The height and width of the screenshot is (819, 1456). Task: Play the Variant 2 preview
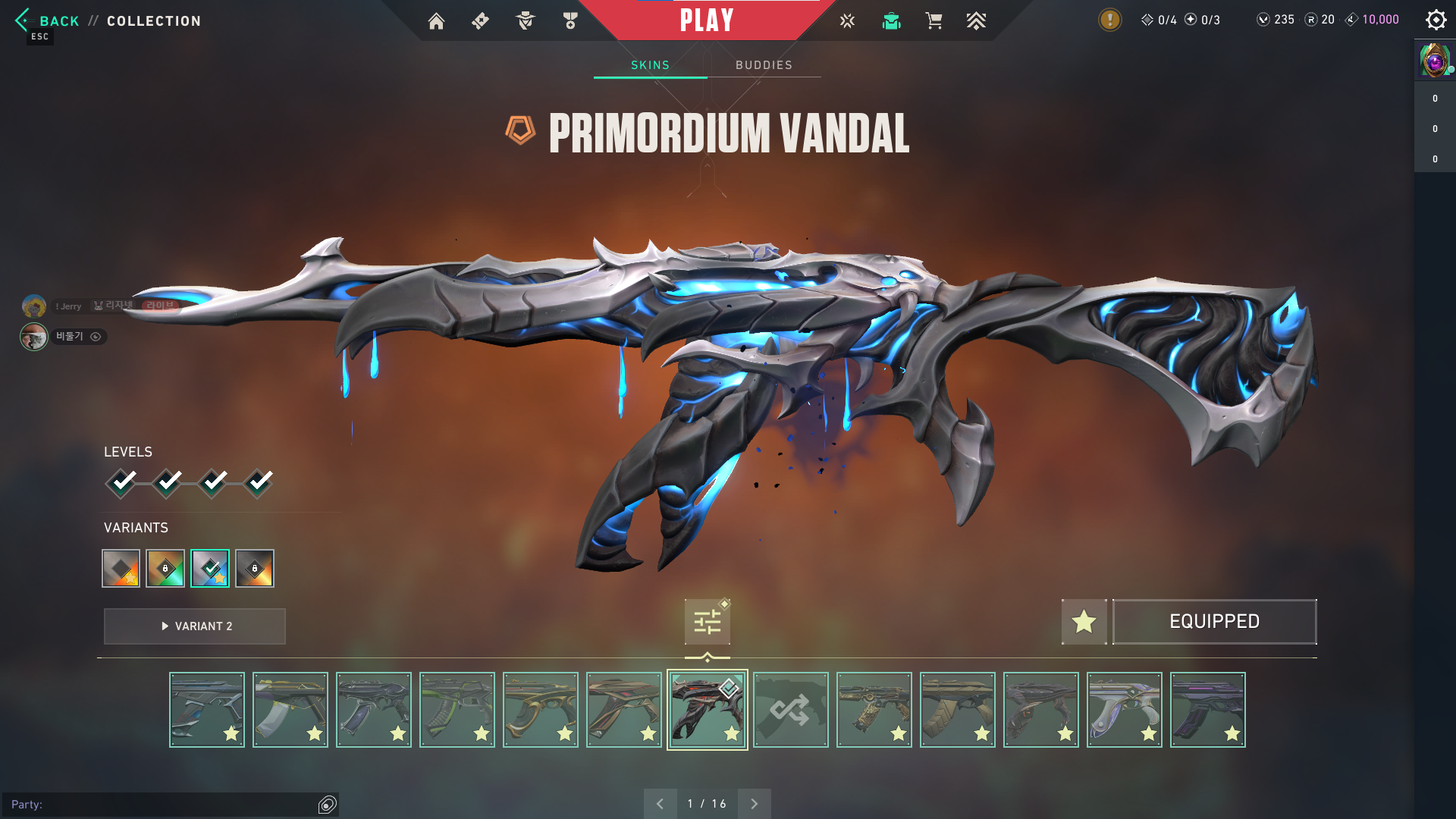click(x=195, y=626)
